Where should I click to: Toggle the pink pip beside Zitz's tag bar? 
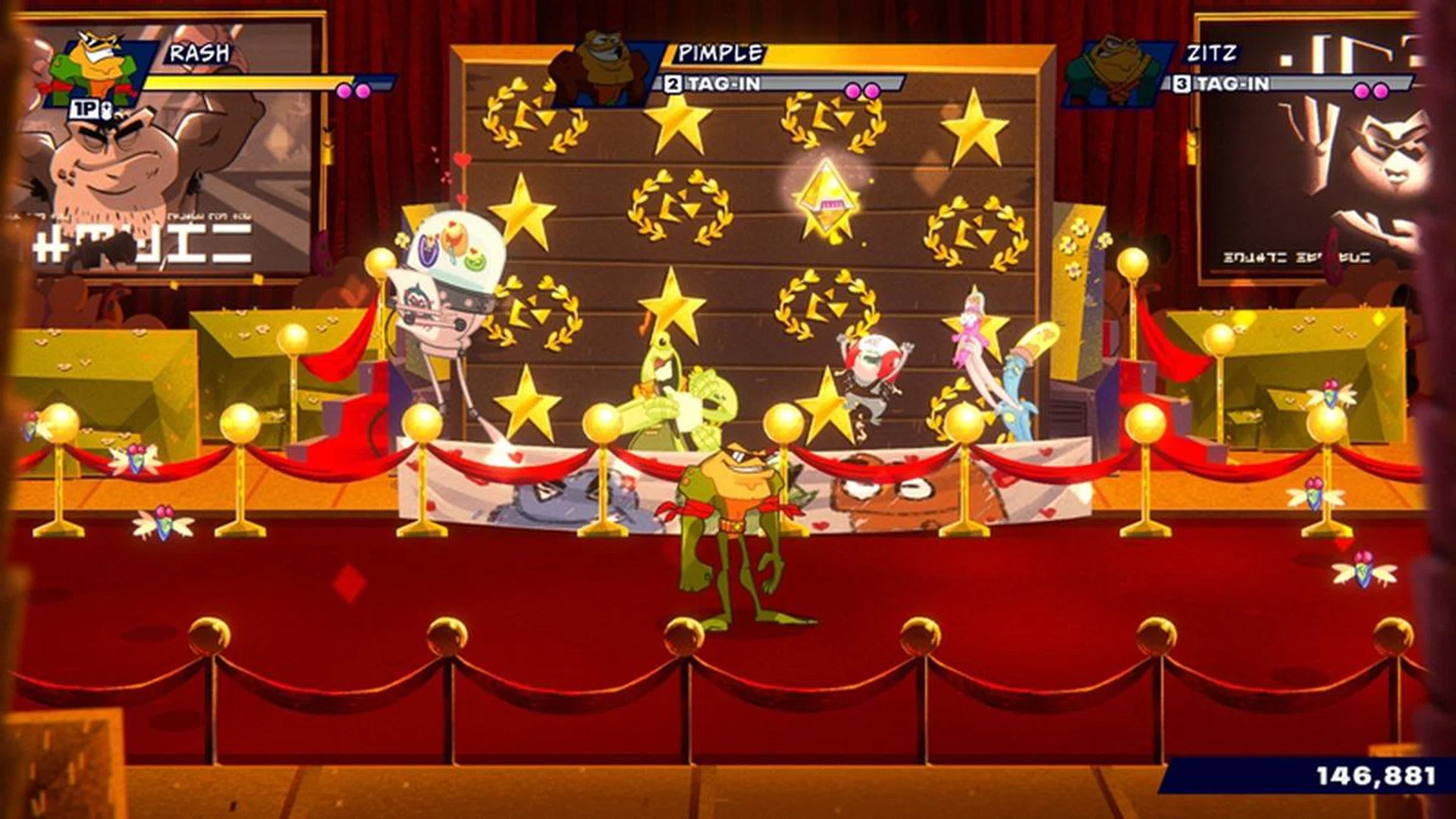click(x=1360, y=89)
